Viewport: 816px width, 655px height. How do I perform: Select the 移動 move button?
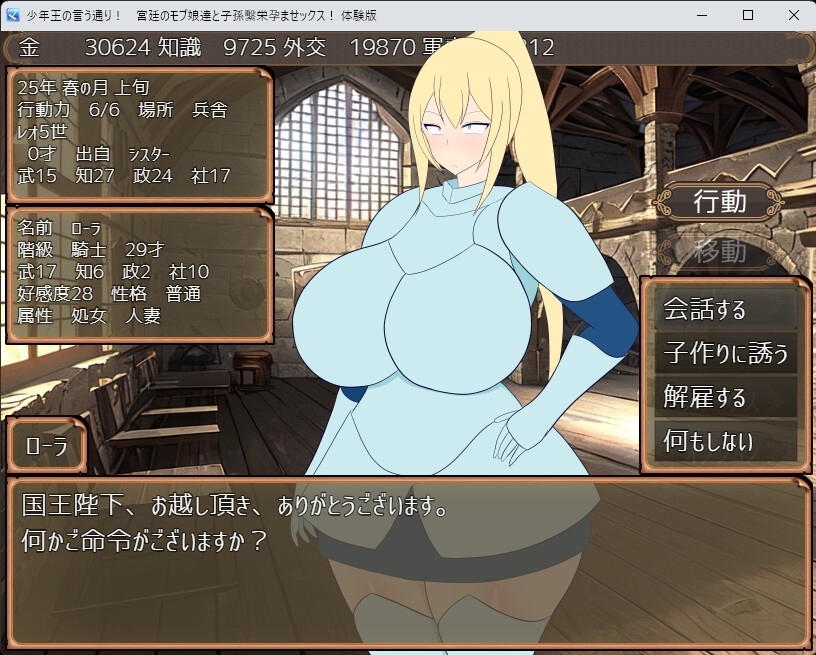tap(720, 250)
